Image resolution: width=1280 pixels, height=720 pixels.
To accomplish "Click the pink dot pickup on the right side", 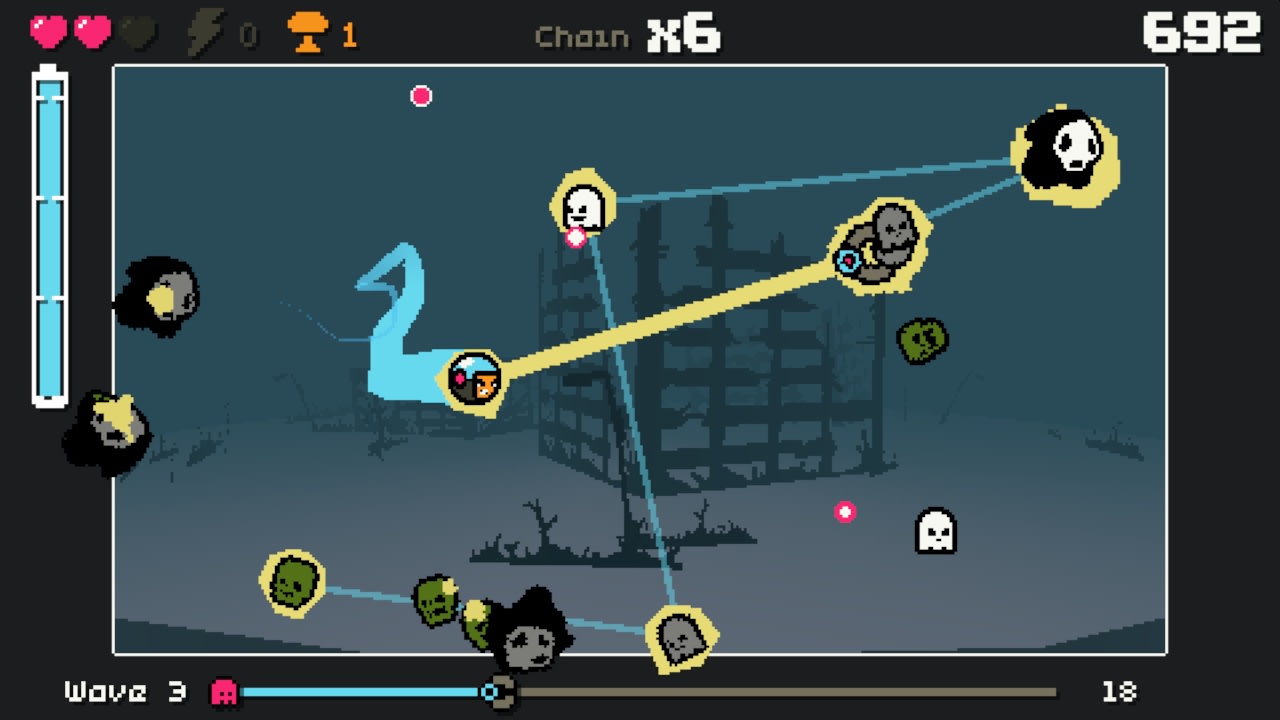I will tap(845, 512).
